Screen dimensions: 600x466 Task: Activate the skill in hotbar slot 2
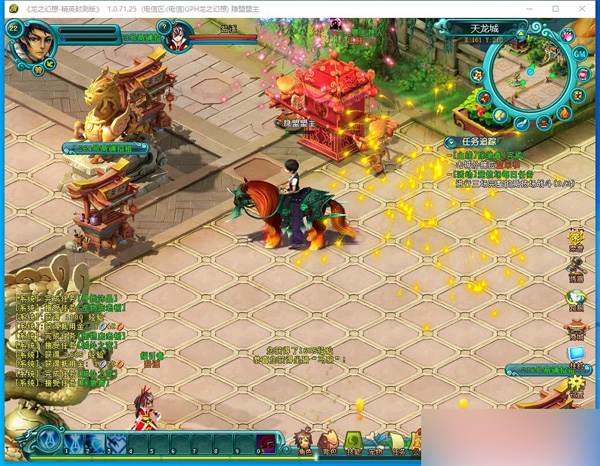tap(95, 442)
